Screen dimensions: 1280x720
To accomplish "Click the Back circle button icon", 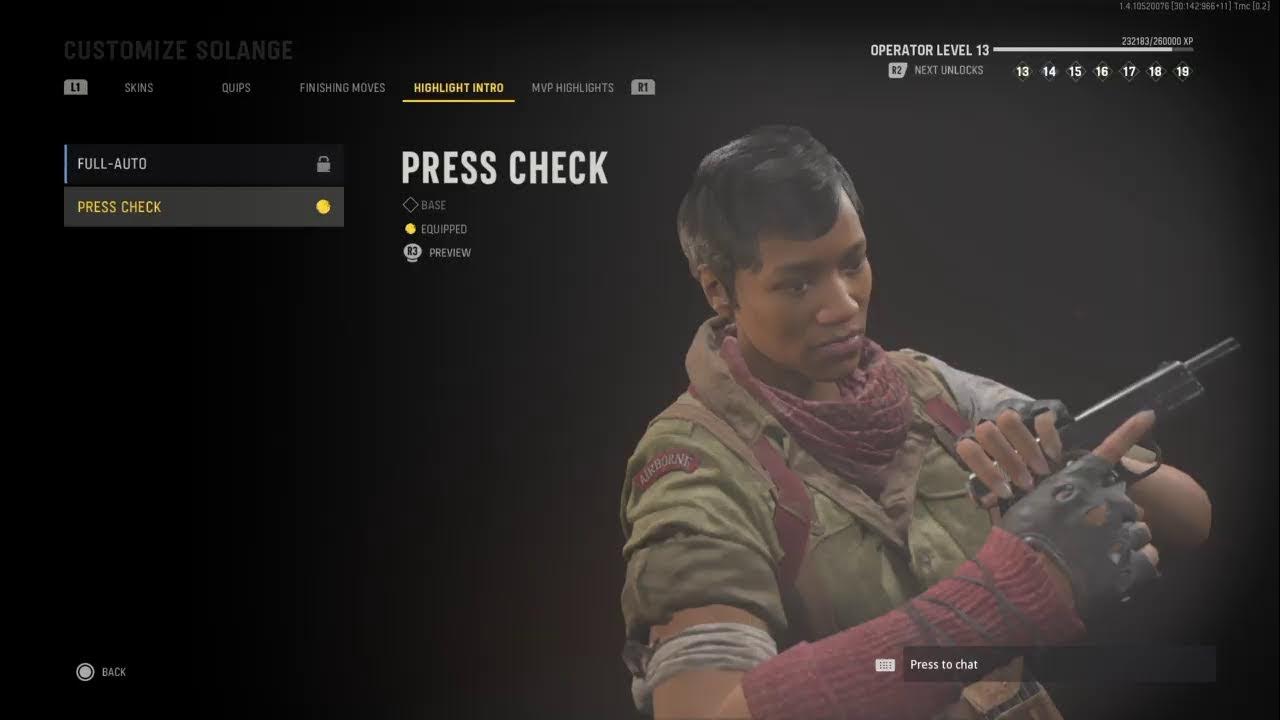I will 86,671.
